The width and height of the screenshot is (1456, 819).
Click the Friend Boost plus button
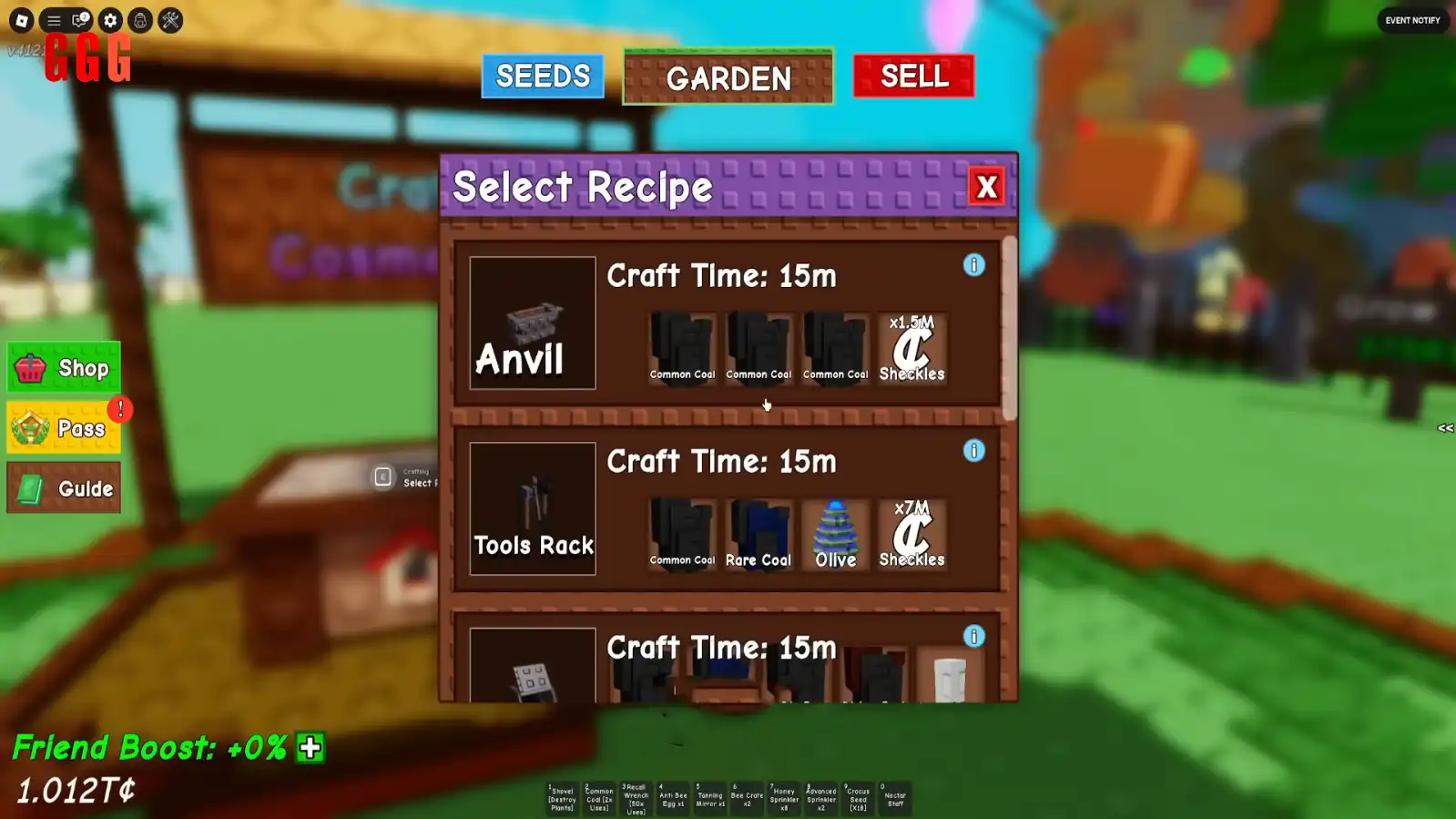[311, 748]
